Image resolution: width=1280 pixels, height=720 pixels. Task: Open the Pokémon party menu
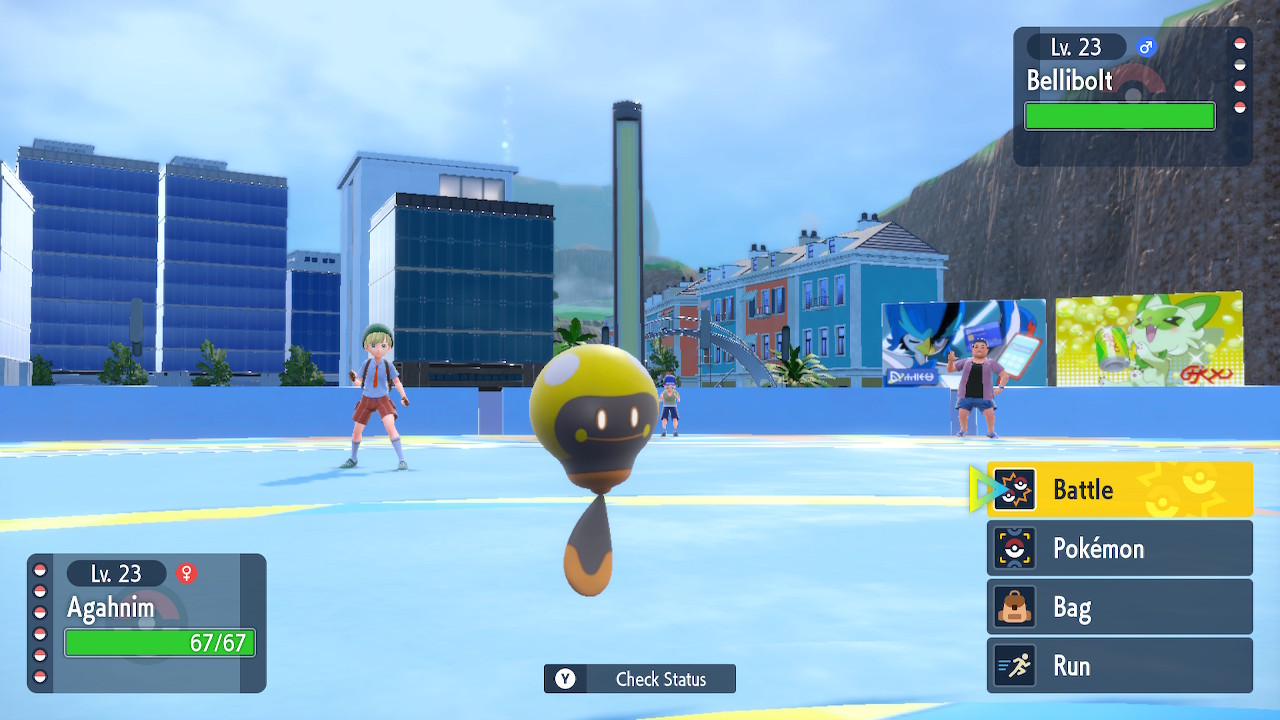pyautogui.click(x=1119, y=548)
